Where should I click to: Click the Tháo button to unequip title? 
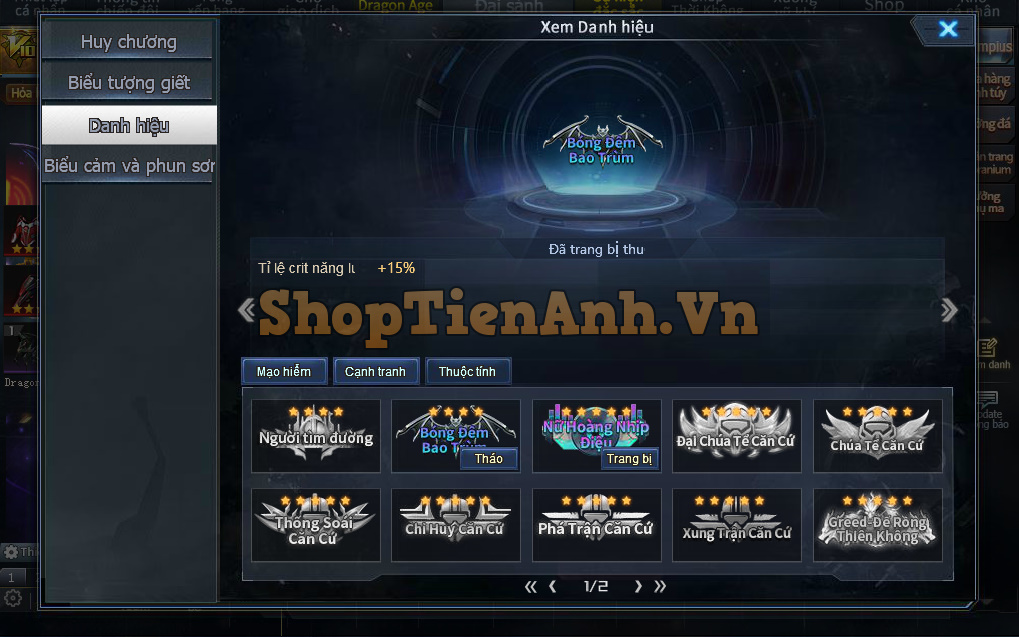pos(489,458)
